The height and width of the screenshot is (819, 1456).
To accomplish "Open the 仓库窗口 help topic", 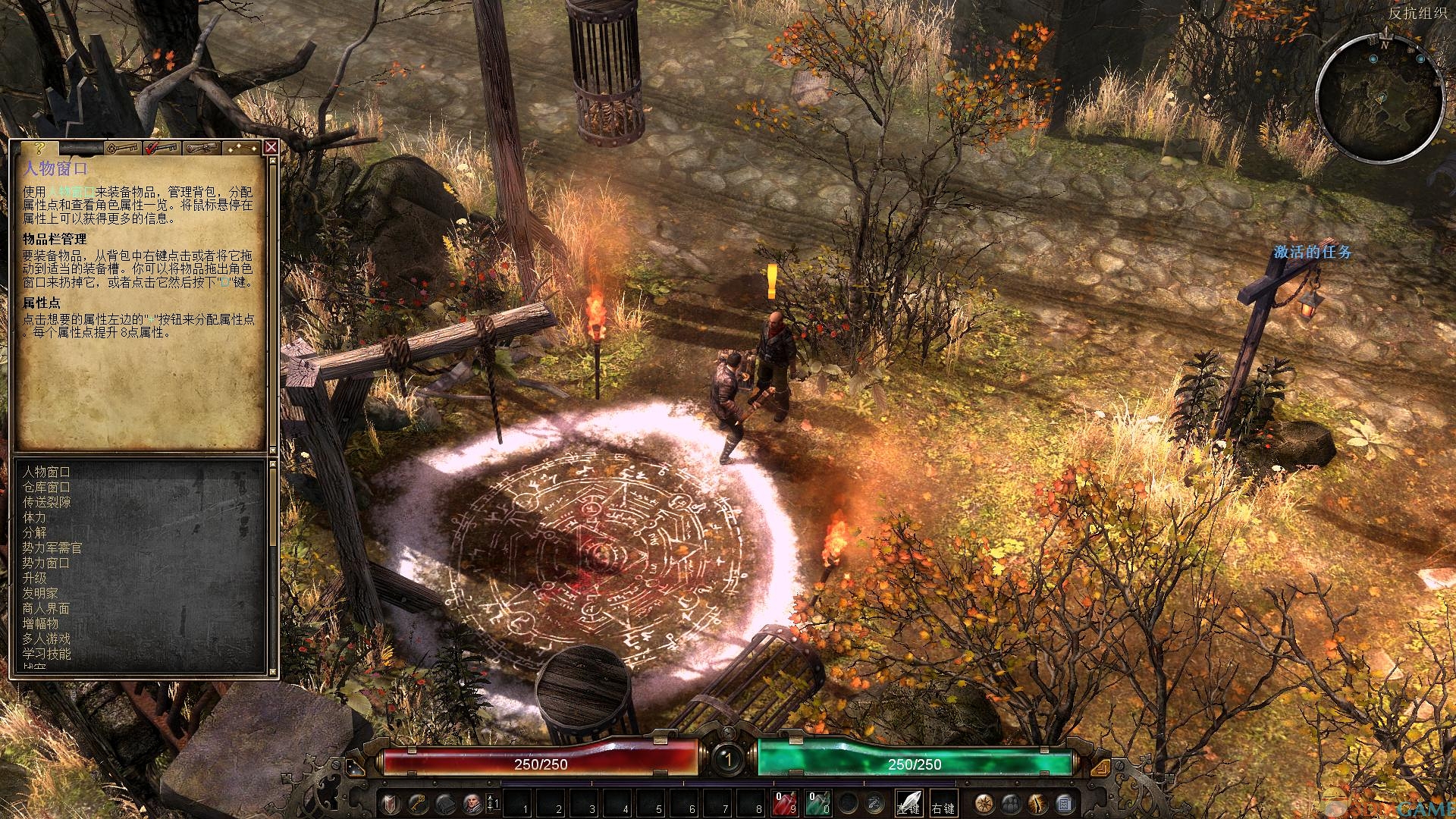I will [46, 487].
